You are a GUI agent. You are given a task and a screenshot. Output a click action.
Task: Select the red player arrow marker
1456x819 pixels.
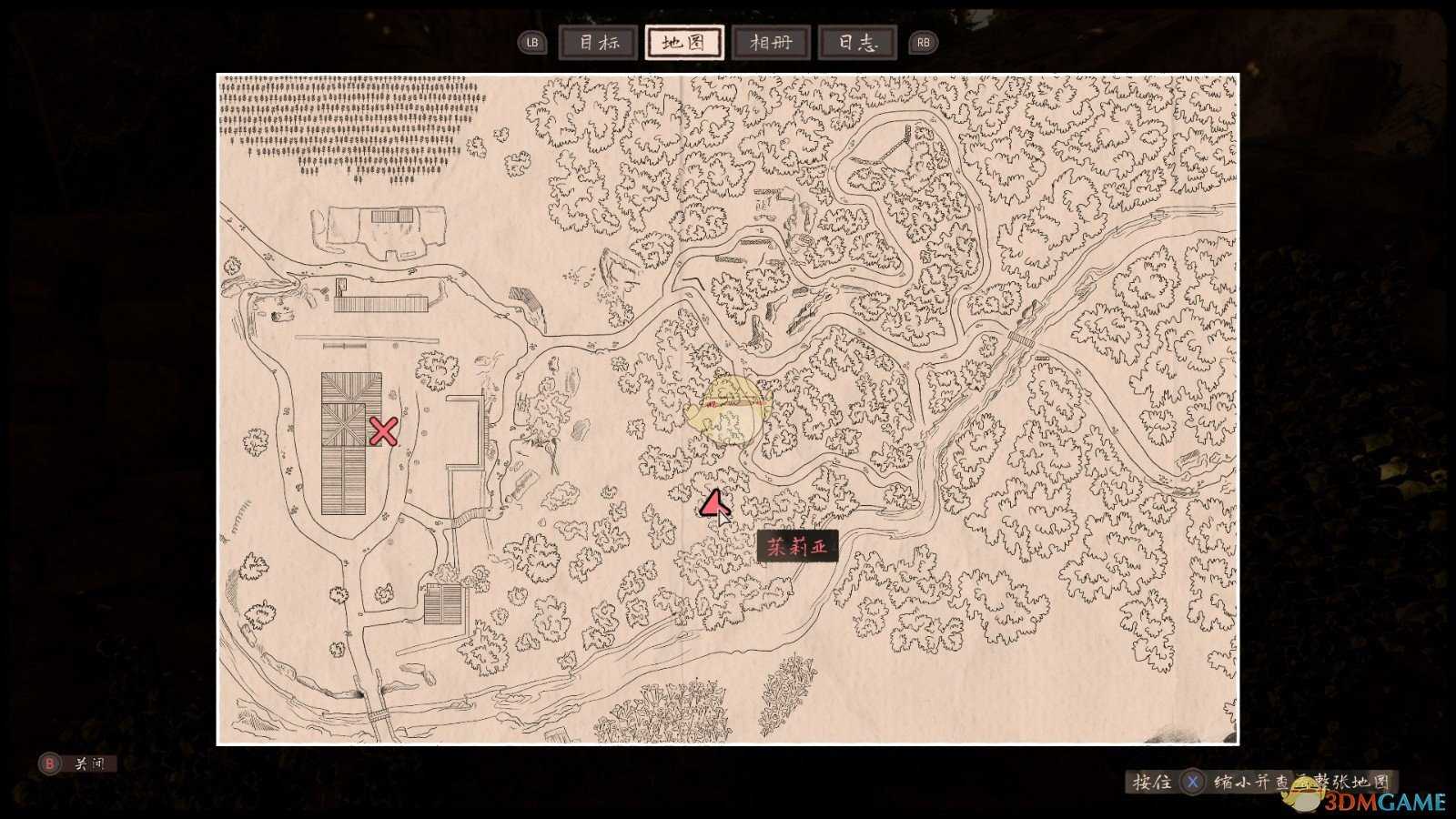coord(713,503)
